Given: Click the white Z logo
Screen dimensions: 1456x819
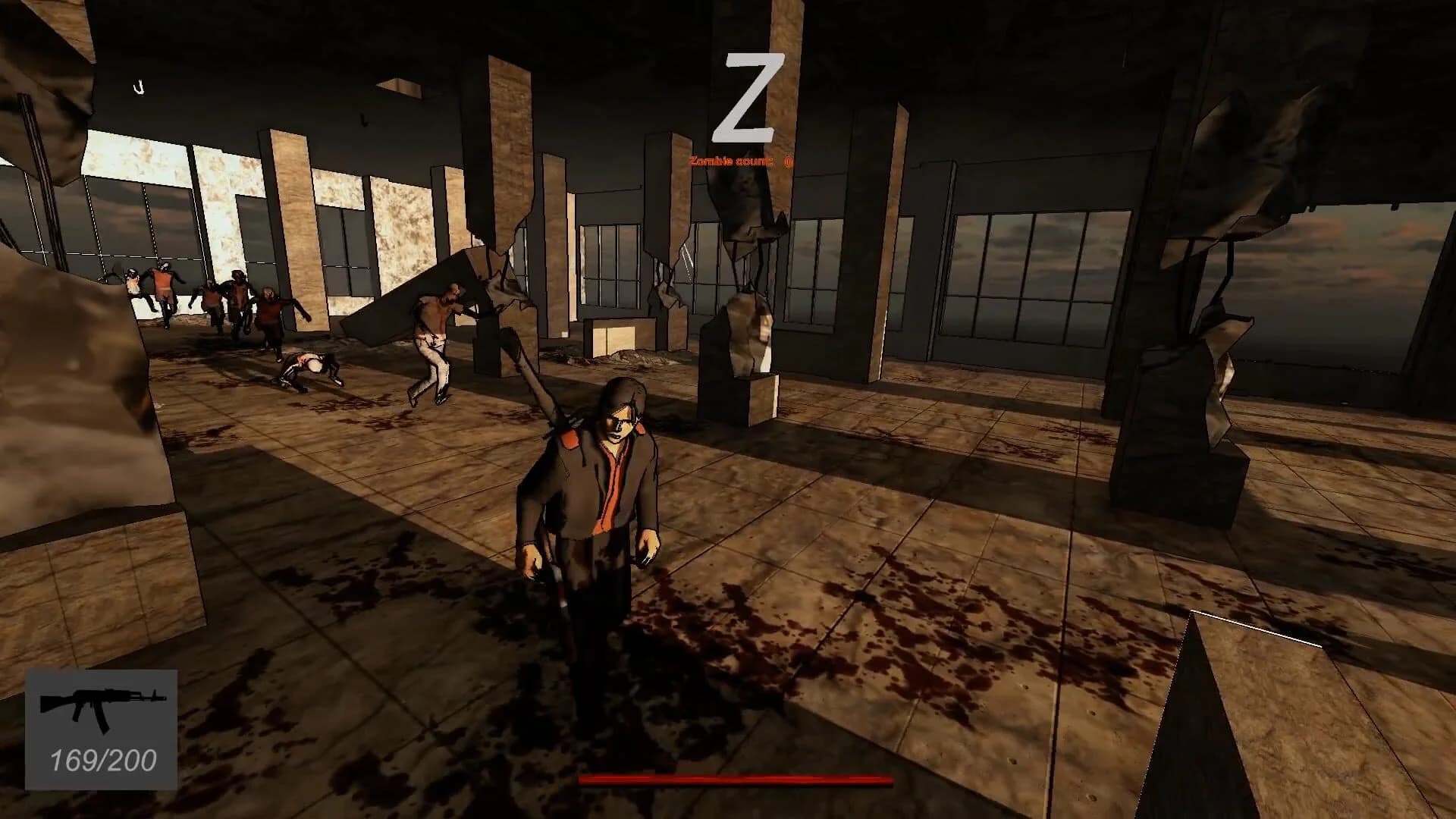Looking at the screenshot, I should 749,97.
